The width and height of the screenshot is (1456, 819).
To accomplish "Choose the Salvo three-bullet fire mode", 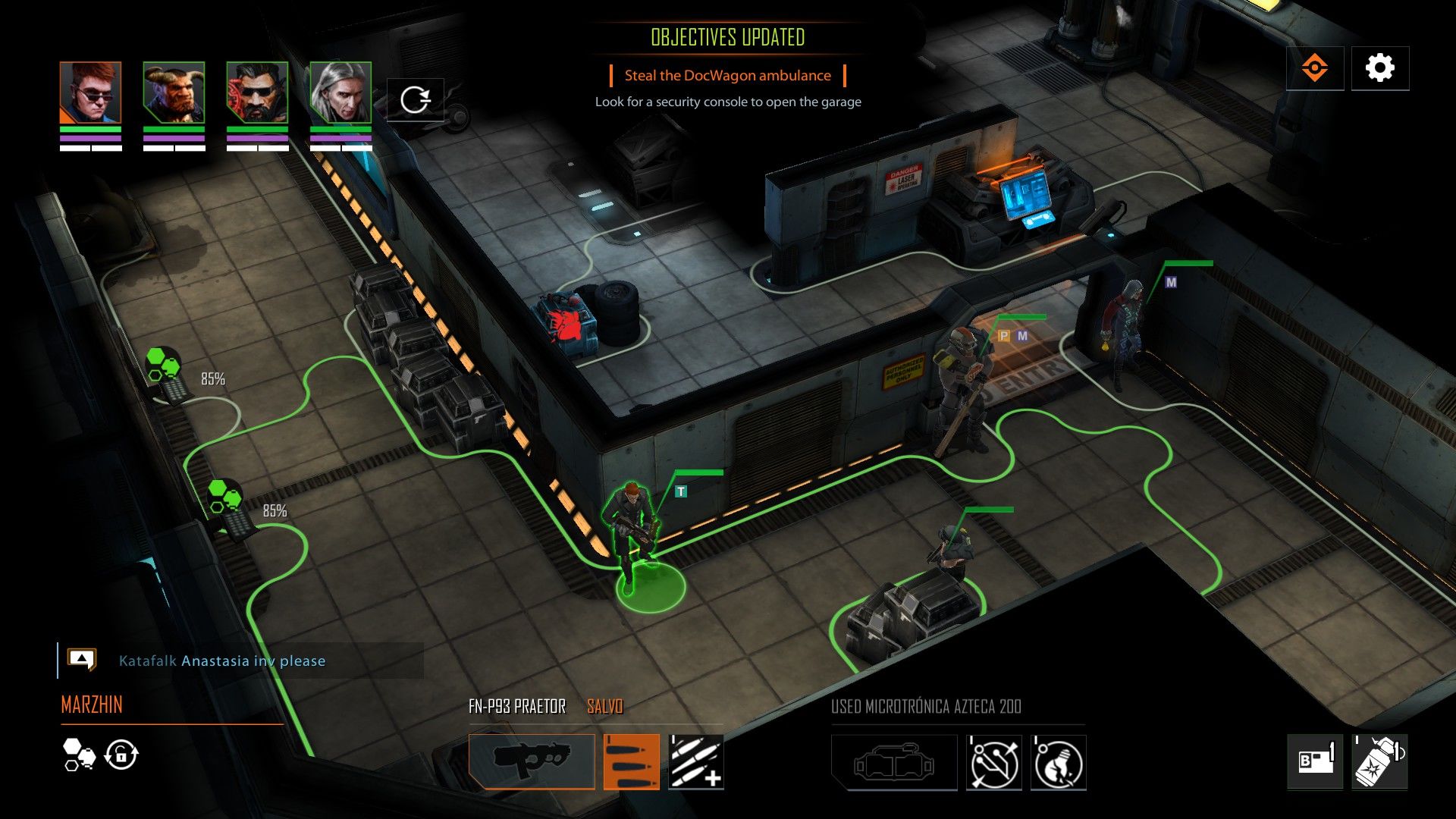I will pos(631,761).
